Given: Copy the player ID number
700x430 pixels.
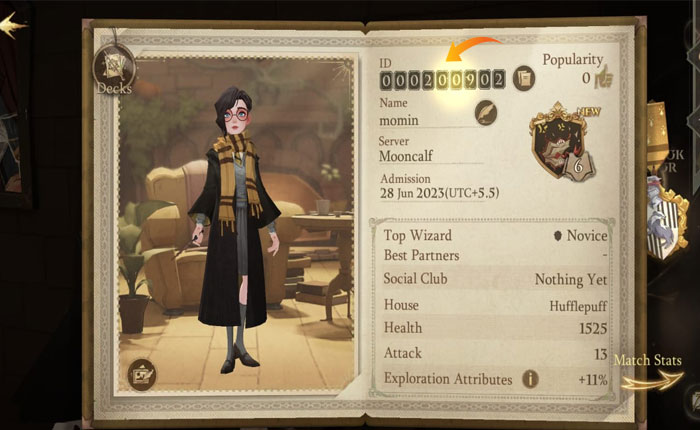Looking at the screenshot, I should click(x=523, y=78).
